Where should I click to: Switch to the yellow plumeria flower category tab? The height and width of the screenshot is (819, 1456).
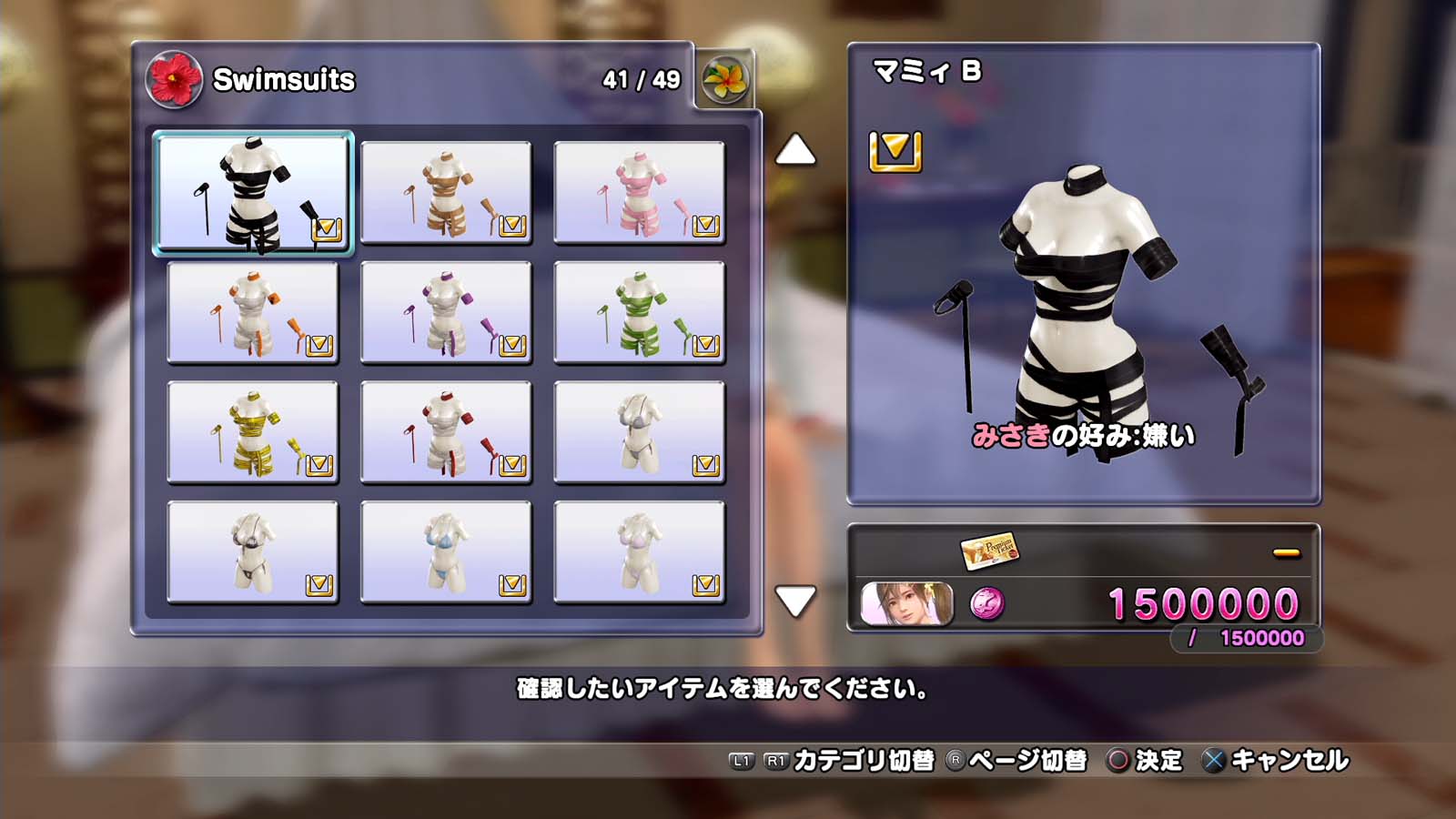point(724,80)
